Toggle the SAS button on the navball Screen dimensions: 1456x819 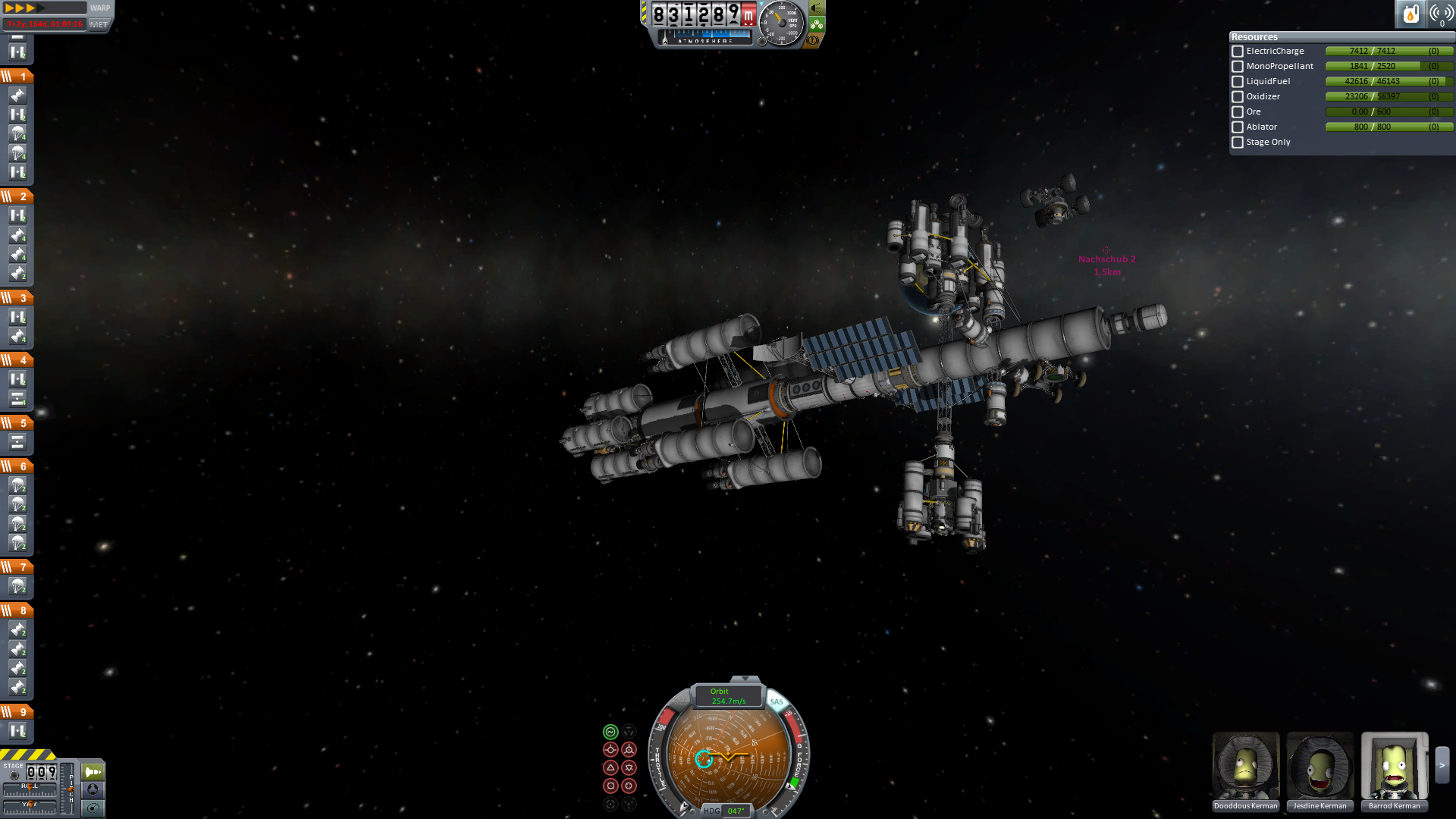777,701
